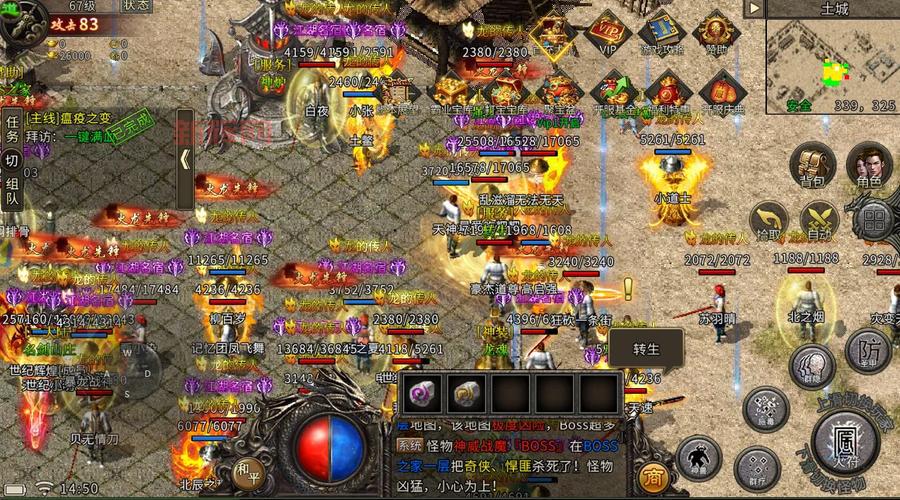This screenshot has width=900, height=500.
Task: Collapse the minimap with the arrow button
Action: coord(754,8)
